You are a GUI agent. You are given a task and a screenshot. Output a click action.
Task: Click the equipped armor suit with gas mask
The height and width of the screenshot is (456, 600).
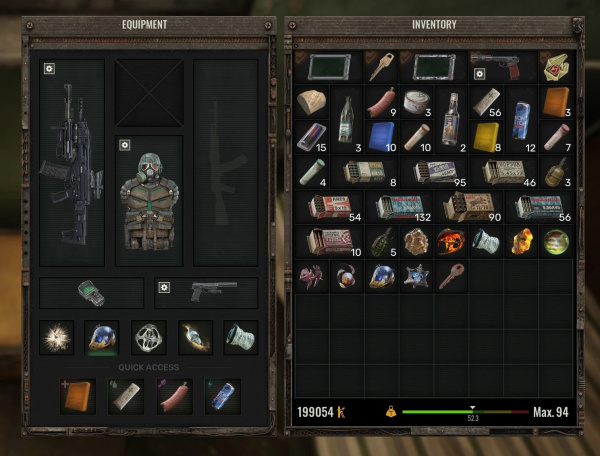(x=149, y=200)
